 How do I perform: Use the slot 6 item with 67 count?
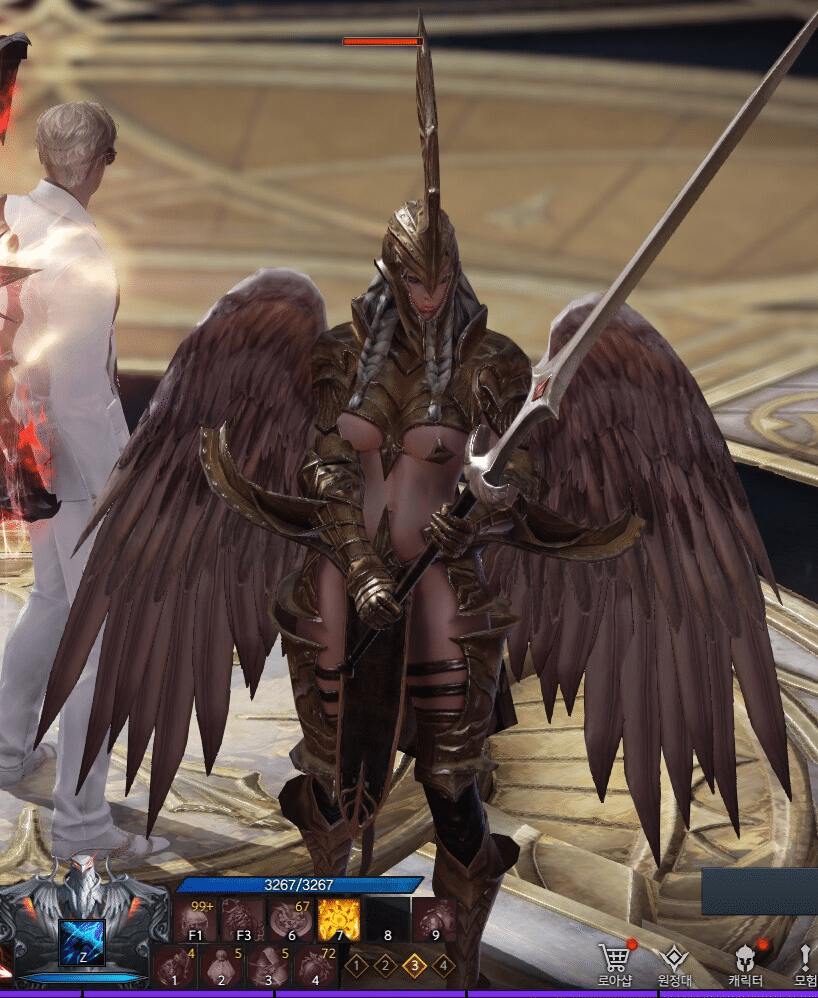tap(291, 919)
